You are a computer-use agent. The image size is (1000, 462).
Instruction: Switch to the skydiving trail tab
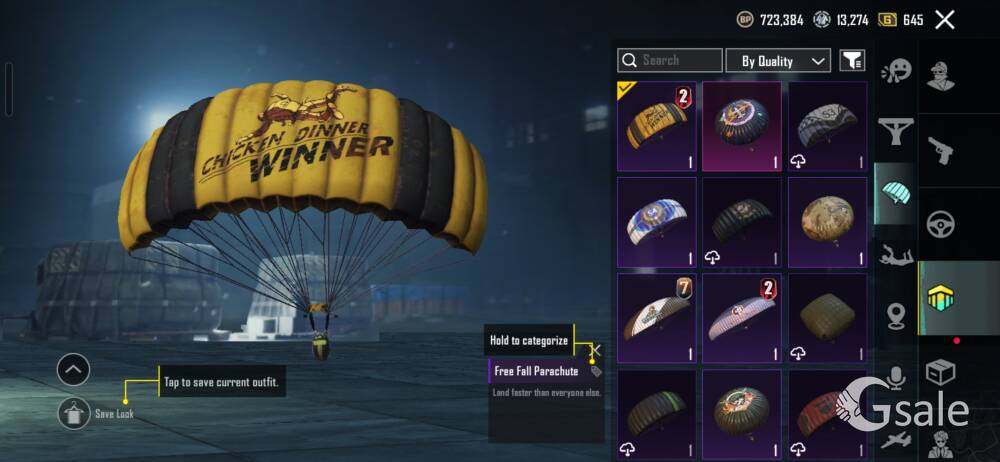[x=896, y=255]
